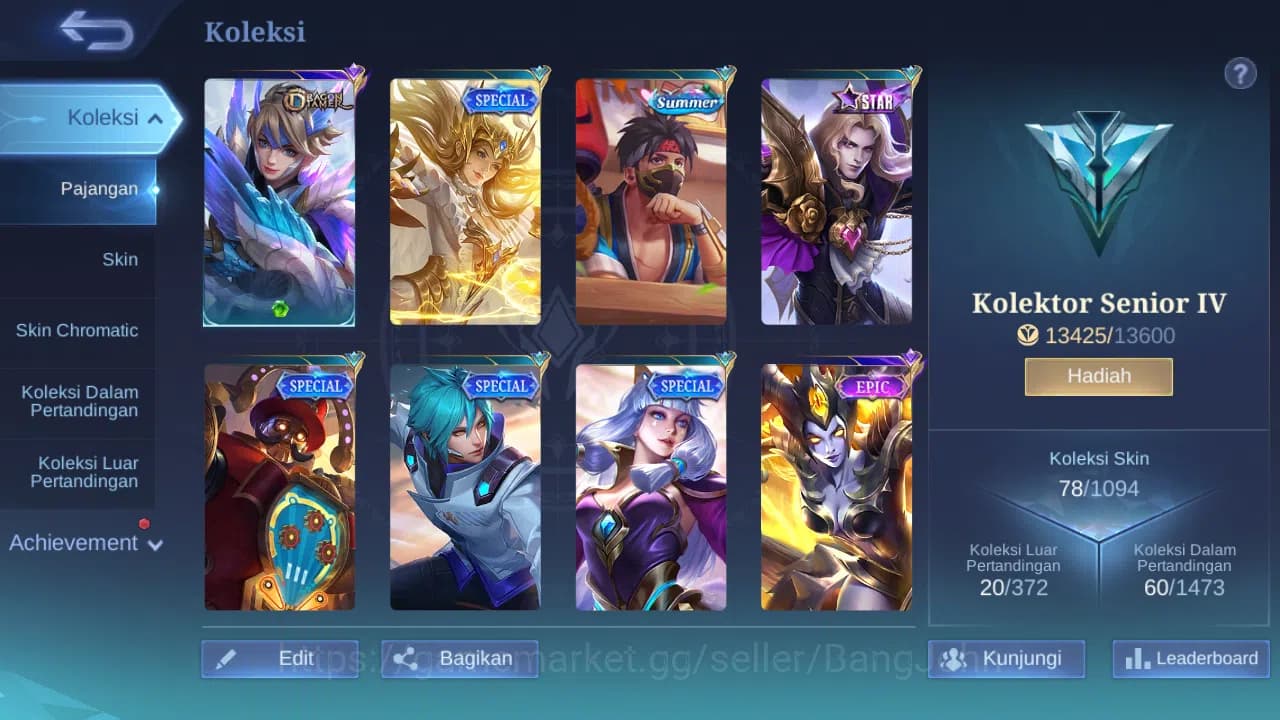Click the token icon beside 13425/13600
Viewport: 1280px width, 720px height.
pos(1028,335)
